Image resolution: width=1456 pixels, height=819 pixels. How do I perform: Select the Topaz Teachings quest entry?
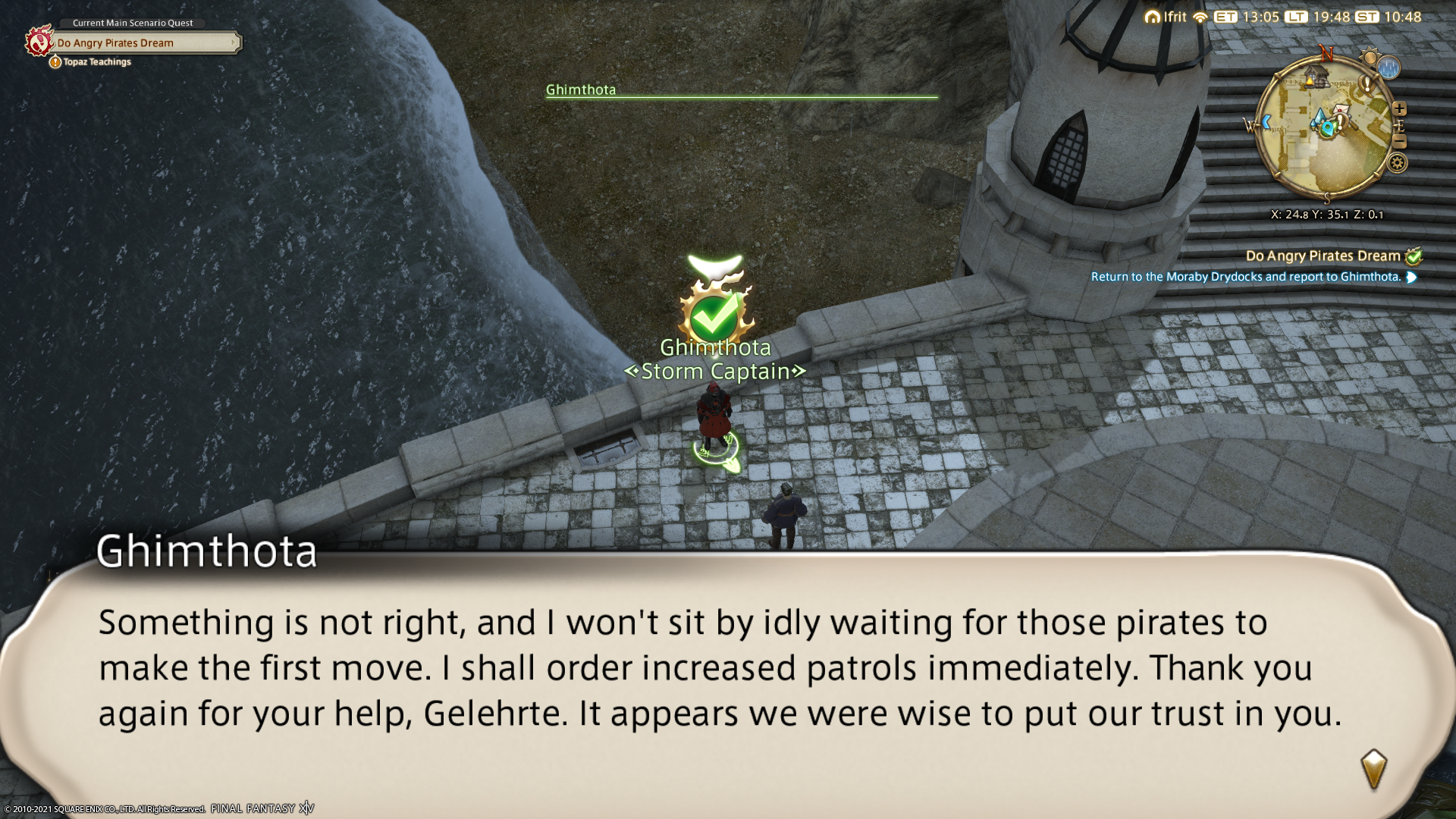[96, 62]
